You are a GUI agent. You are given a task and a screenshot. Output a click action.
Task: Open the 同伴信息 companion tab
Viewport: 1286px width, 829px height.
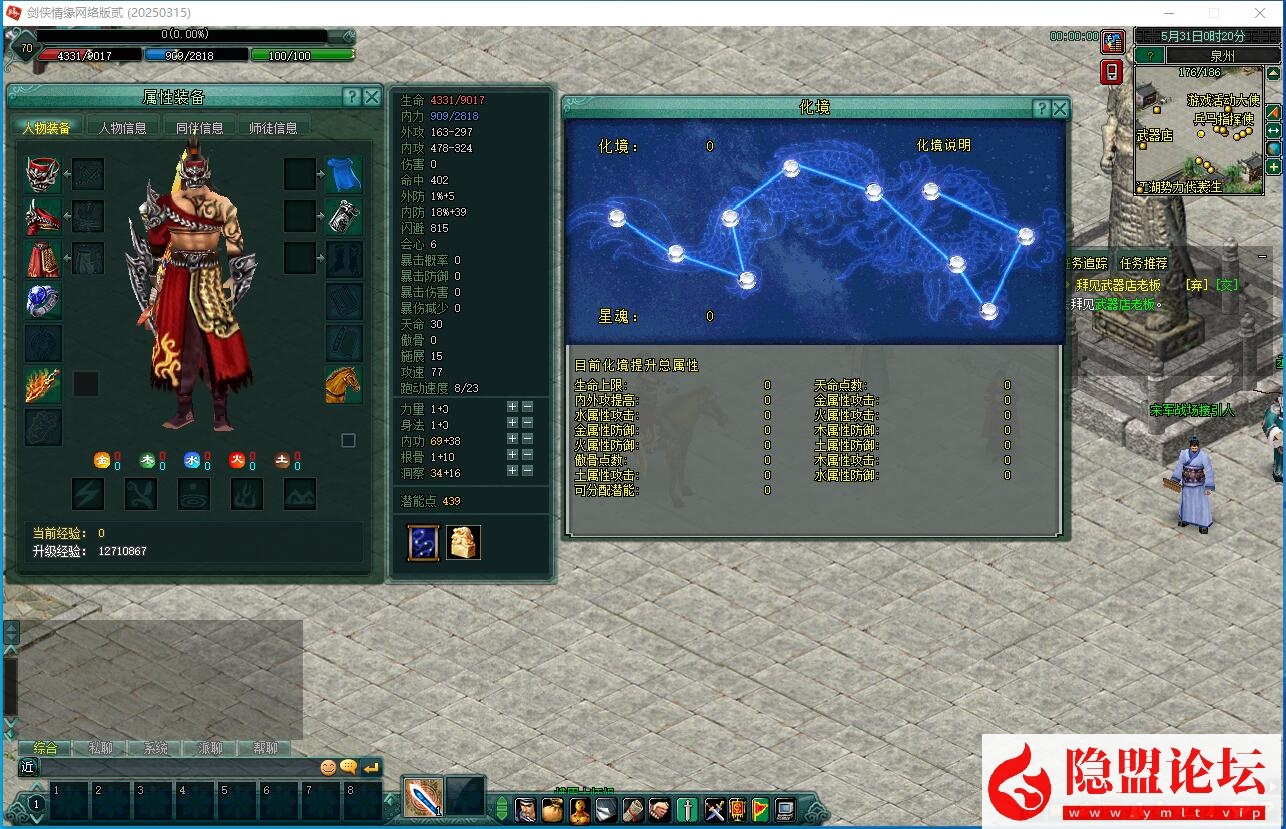pyautogui.click(x=199, y=127)
